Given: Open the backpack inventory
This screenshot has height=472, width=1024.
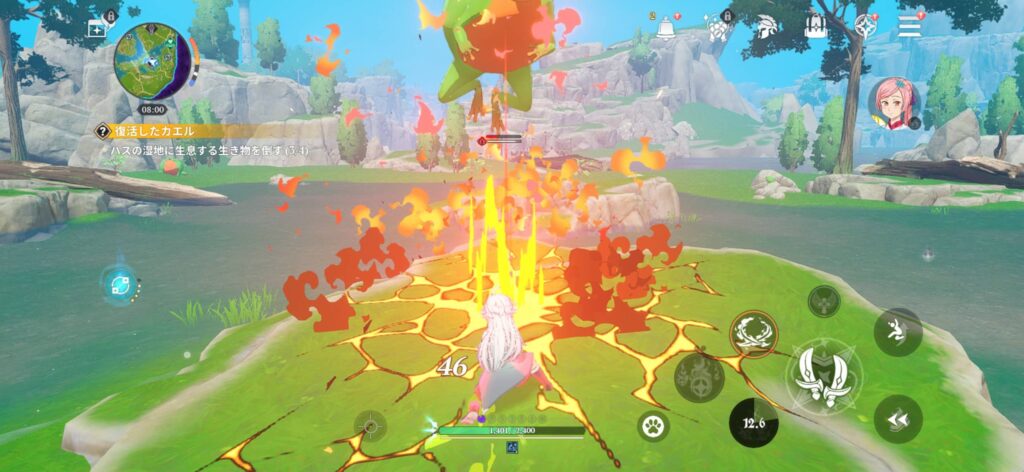Looking at the screenshot, I should [815, 27].
